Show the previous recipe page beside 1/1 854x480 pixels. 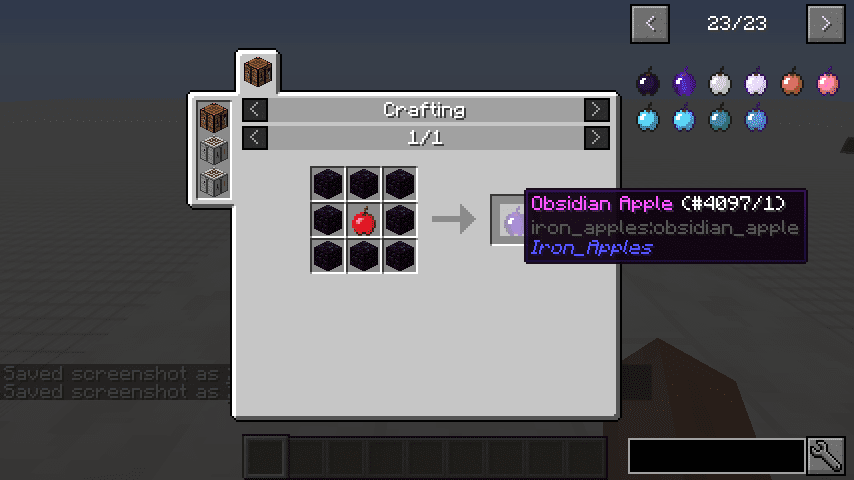click(x=256, y=137)
